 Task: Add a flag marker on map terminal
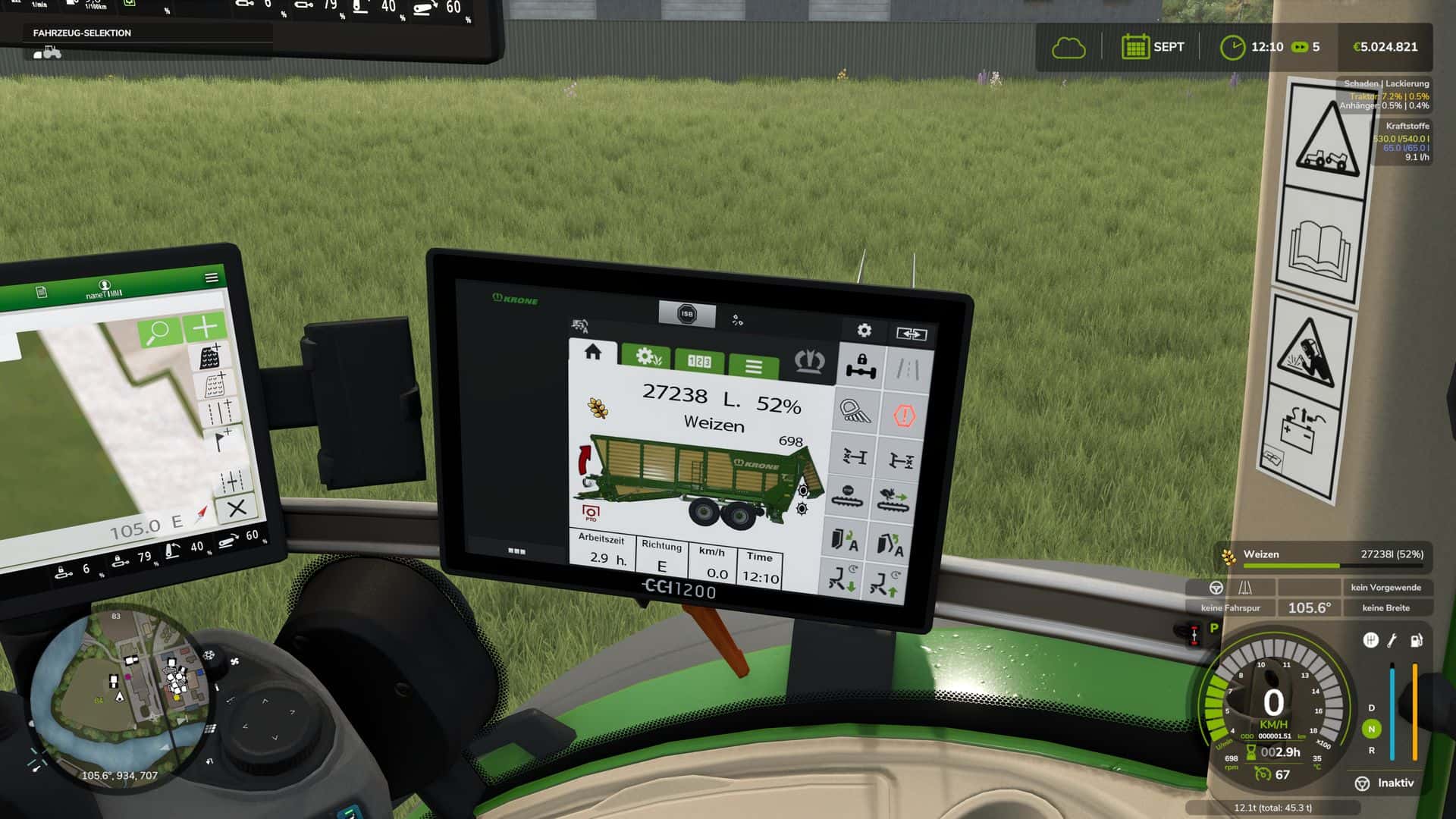point(221,439)
